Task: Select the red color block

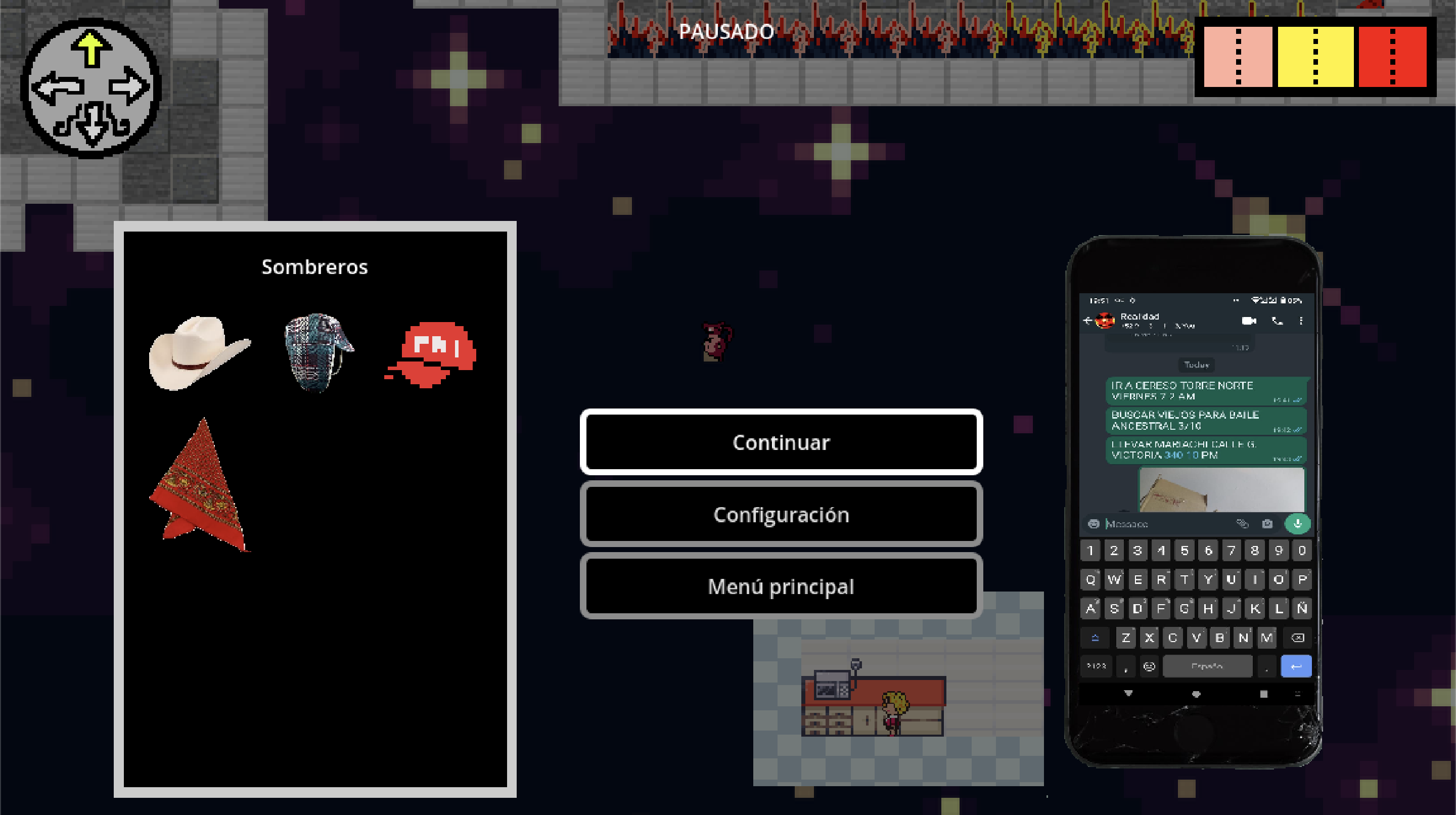Action: point(1392,57)
